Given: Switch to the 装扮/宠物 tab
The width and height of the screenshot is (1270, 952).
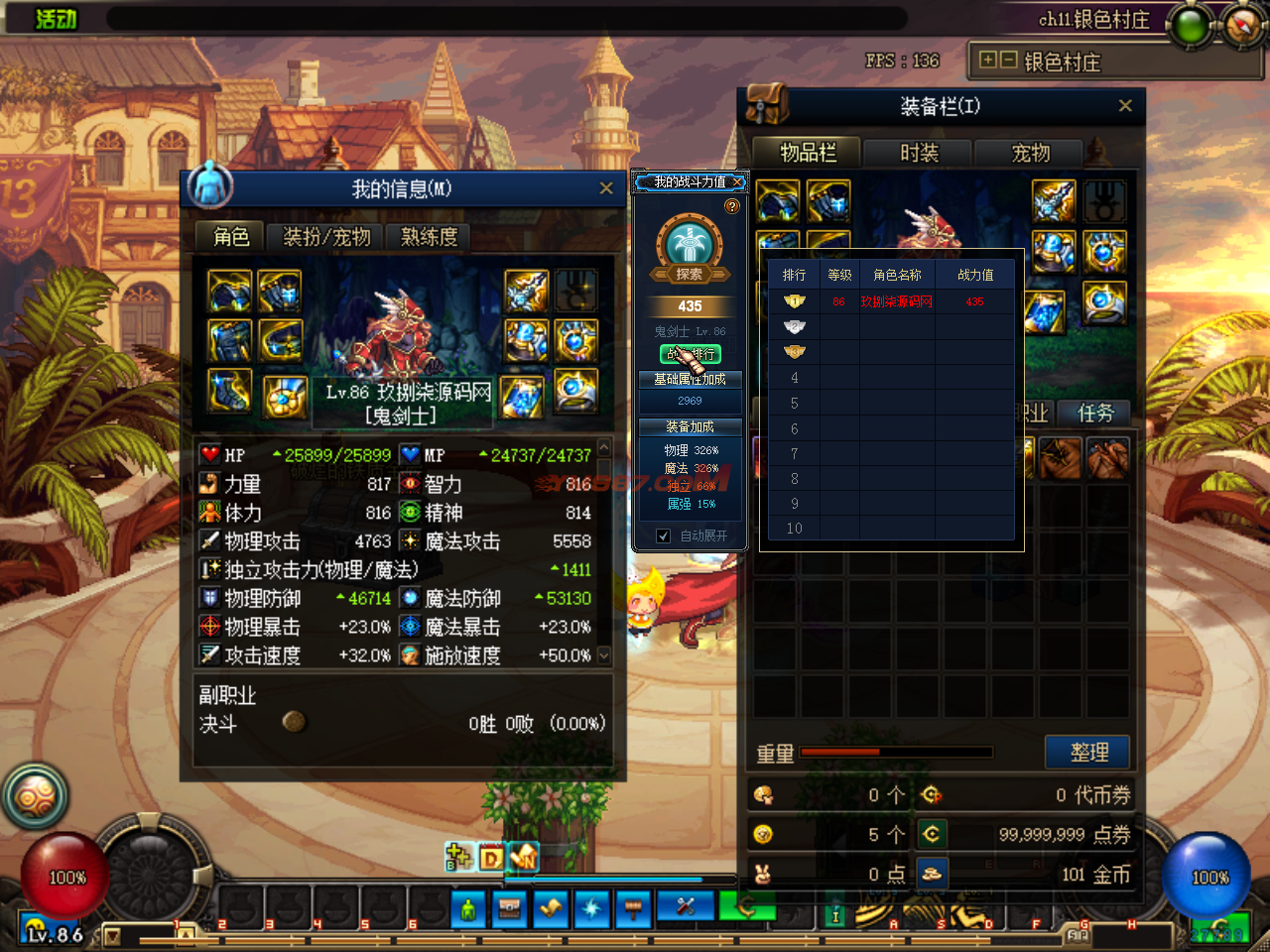Looking at the screenshot, I should pyautogui.click(x=326, y=237).
